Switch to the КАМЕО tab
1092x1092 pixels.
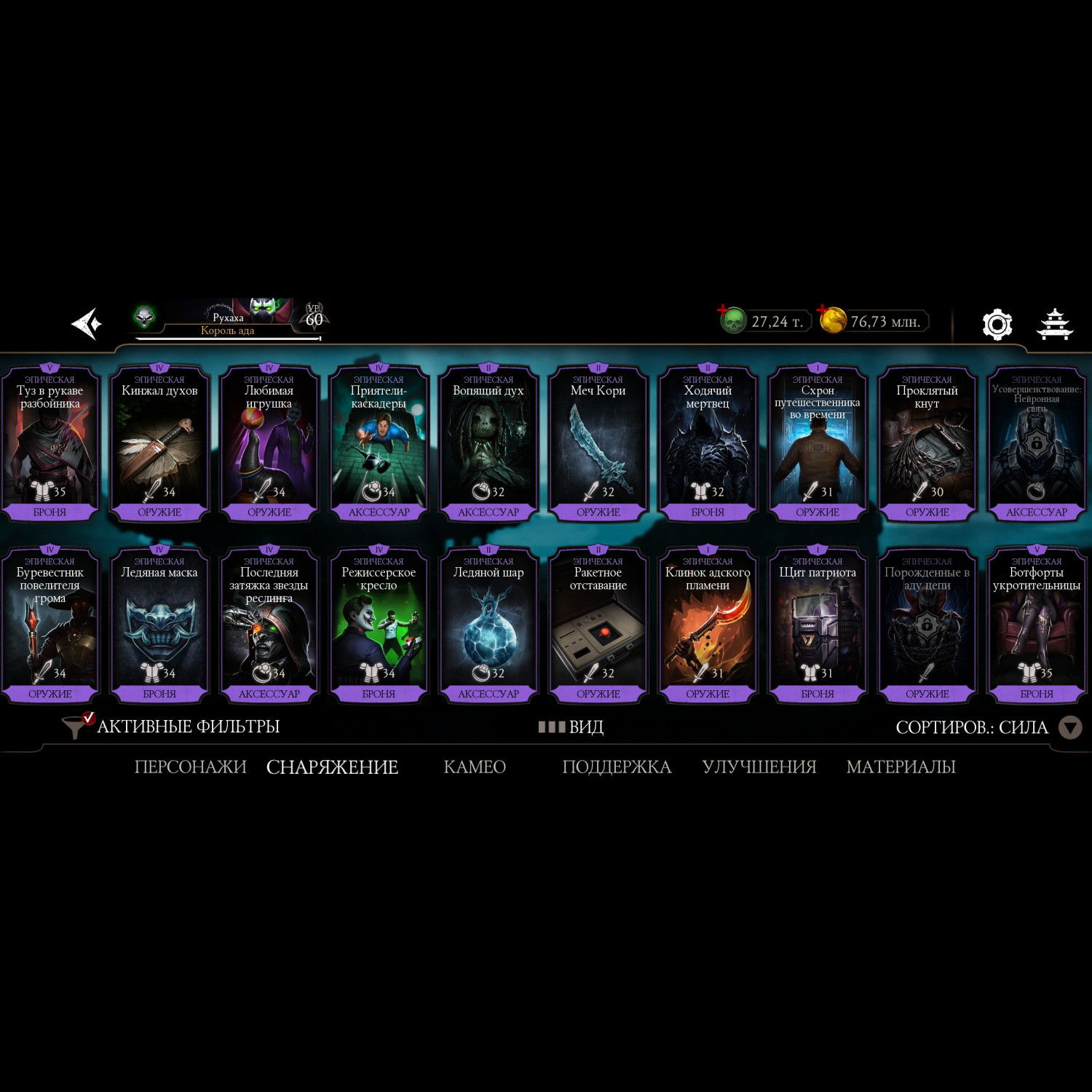[x=475, y=767]
